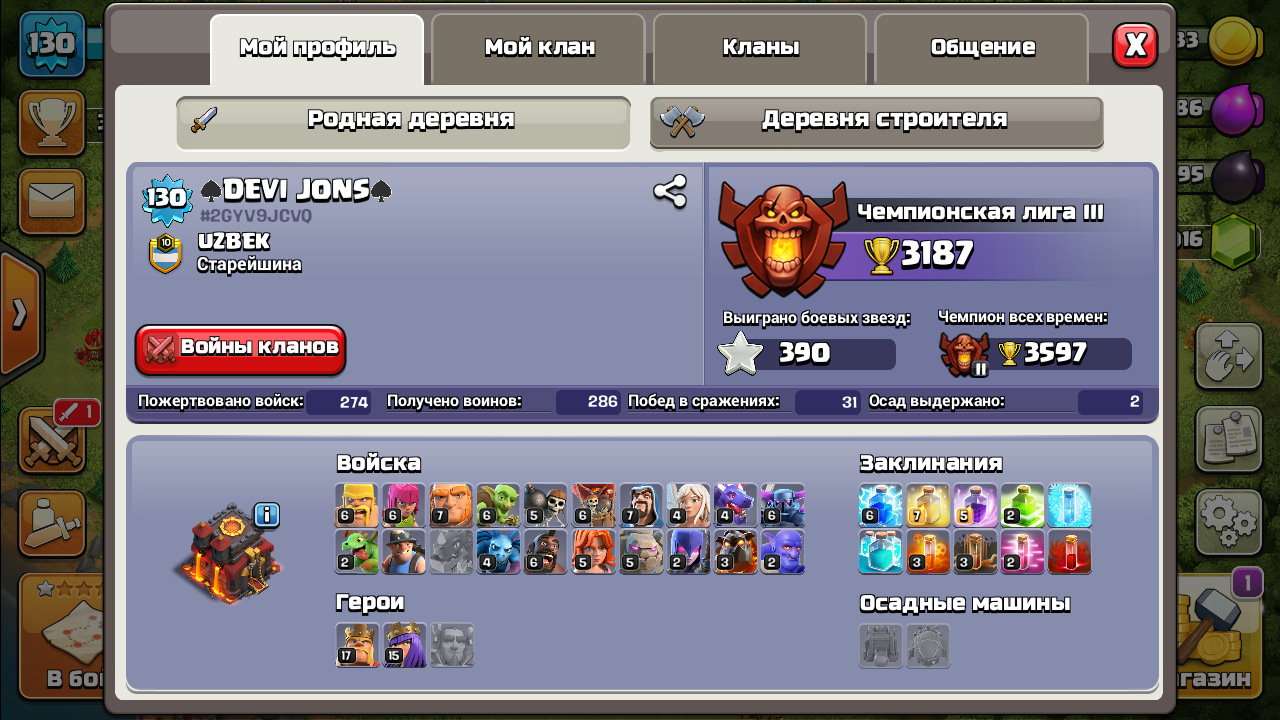Select the Rage Spell icon
Image resolution: width=1280 pixels, height=720 pixels.
coord(975,505)
